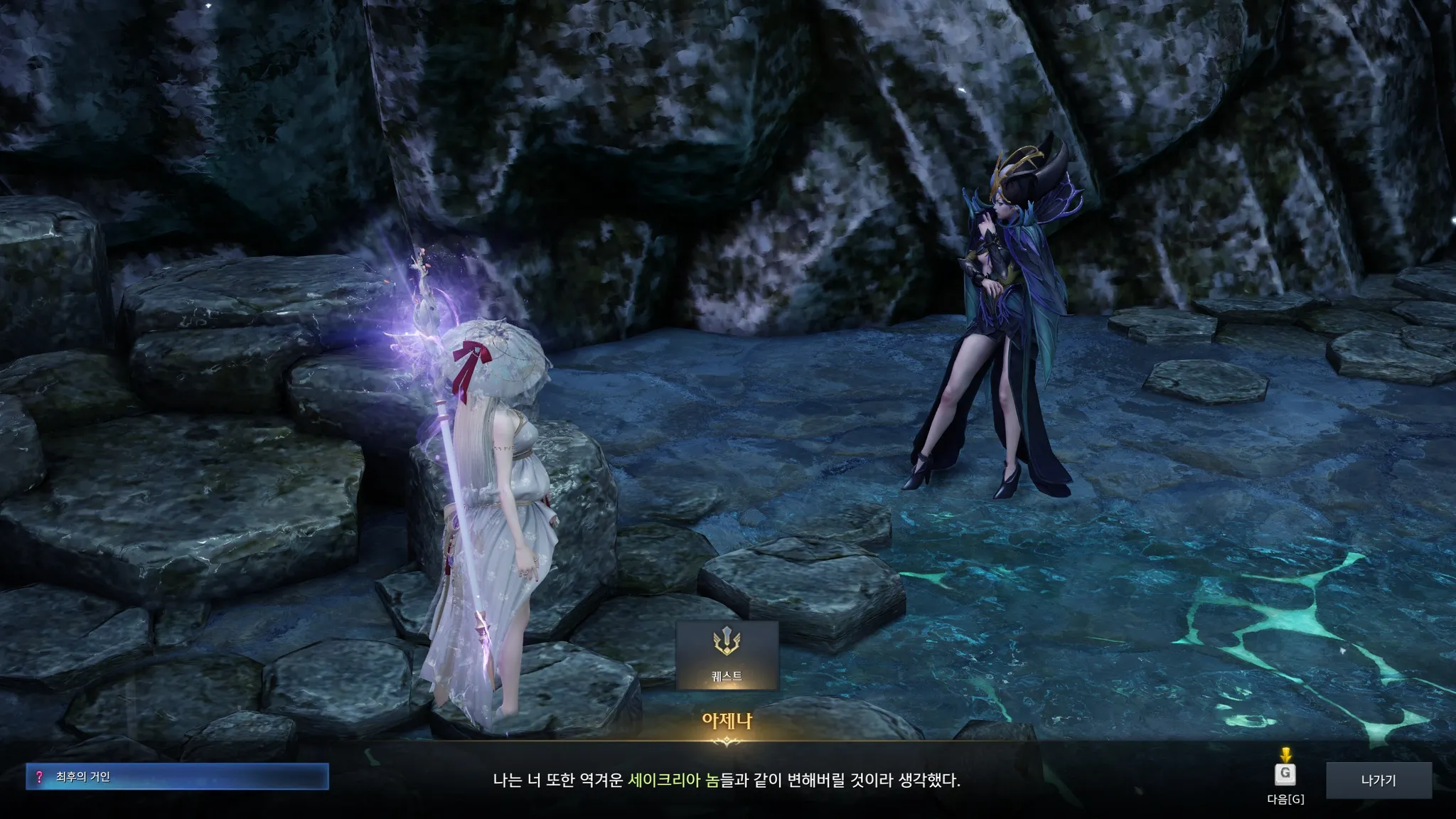Select the 최후의 거인 quest entry
This screenshot has height=819, width=1456.
177,777
